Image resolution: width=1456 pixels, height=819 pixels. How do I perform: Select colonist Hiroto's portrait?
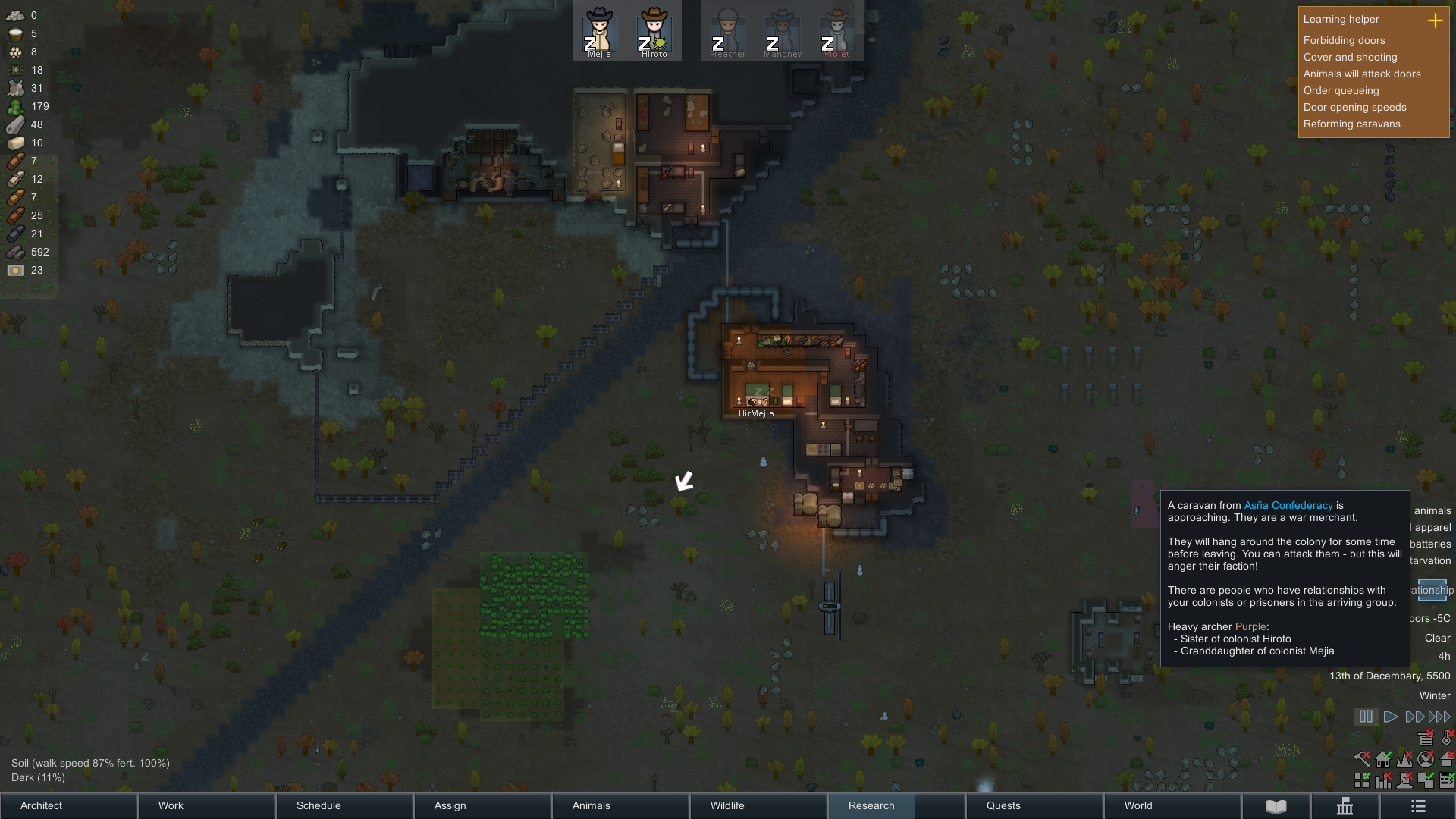point(654,31)
